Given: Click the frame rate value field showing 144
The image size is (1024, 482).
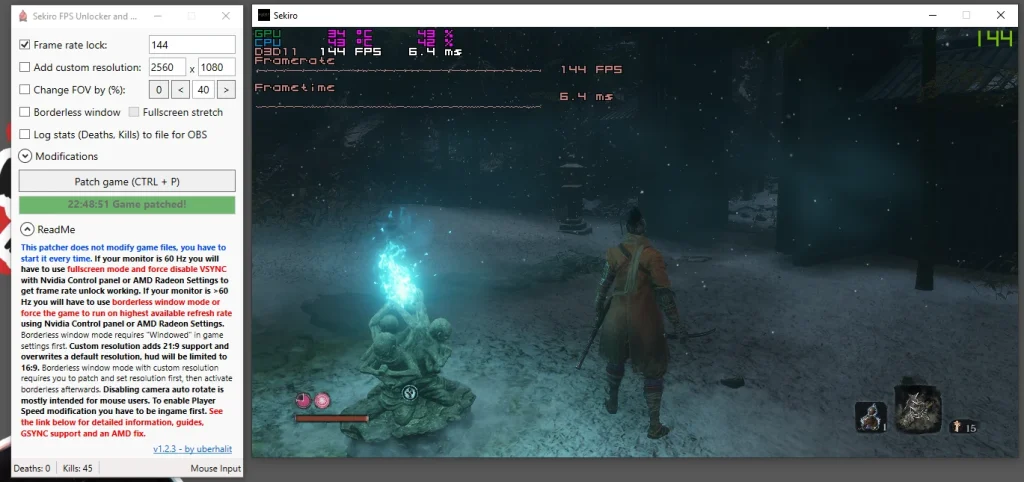Looking at the screenshot, I should coord(191,45).
